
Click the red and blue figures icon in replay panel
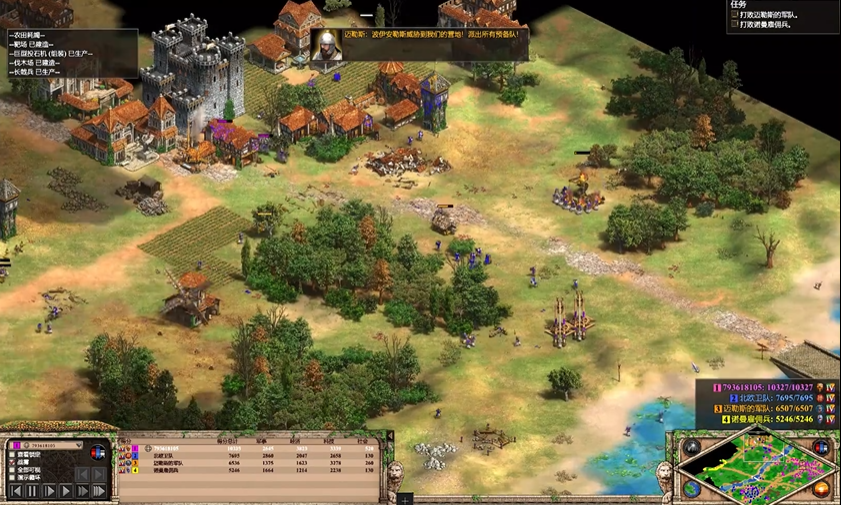tap(97, 453)
